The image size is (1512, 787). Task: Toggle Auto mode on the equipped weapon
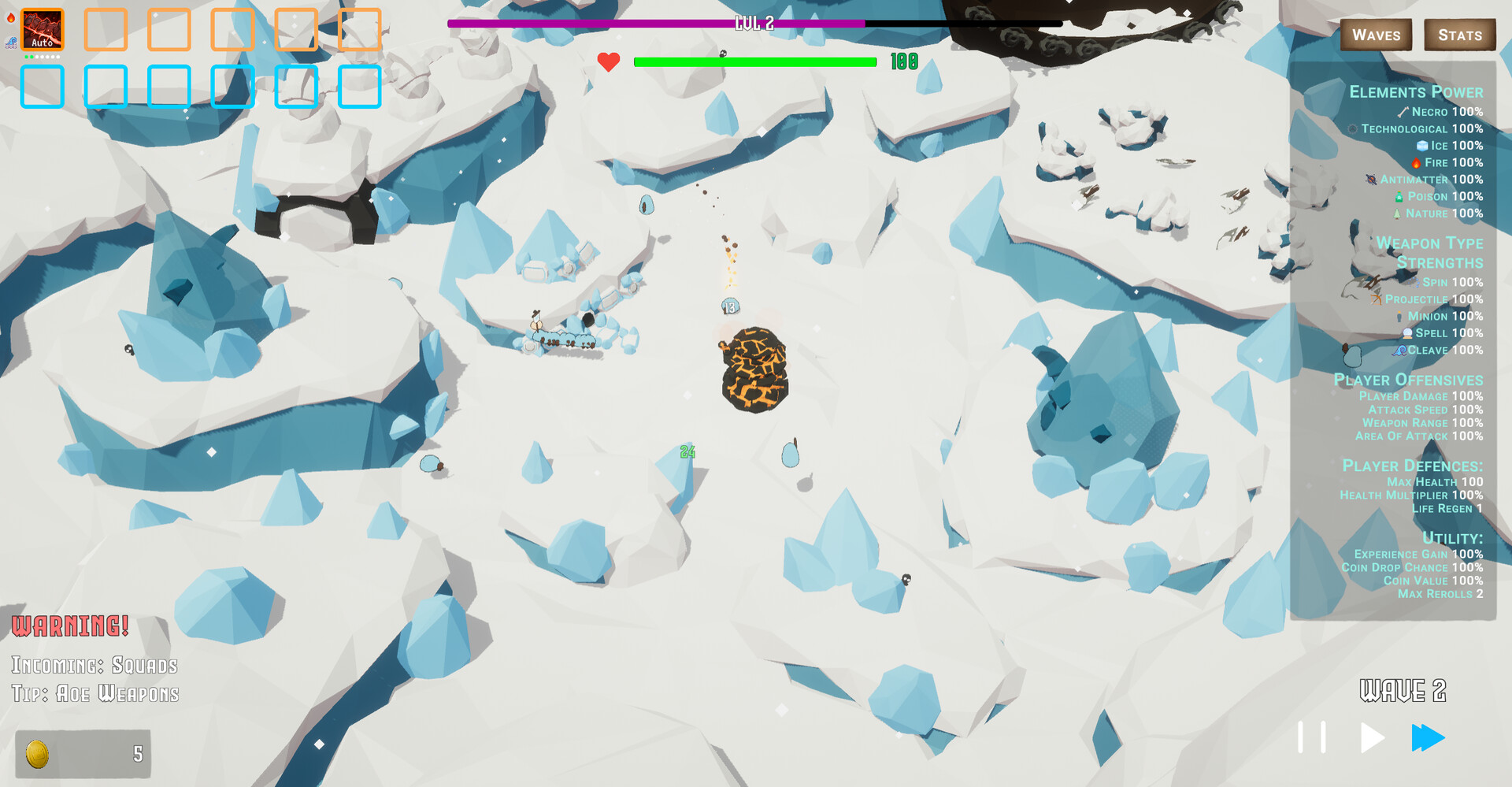[x=42, y=43]
